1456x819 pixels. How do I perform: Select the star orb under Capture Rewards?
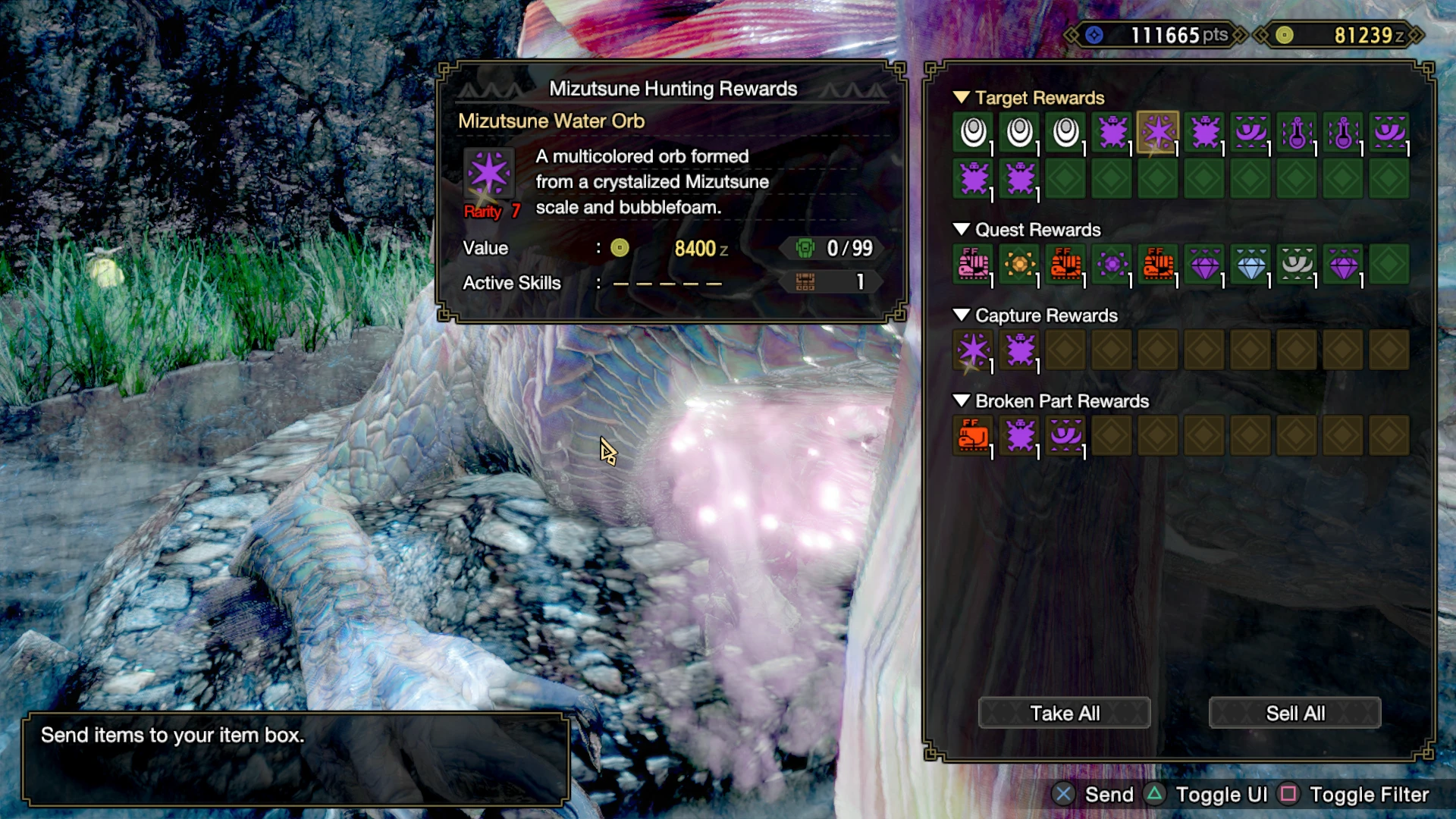tap(973, 350)
